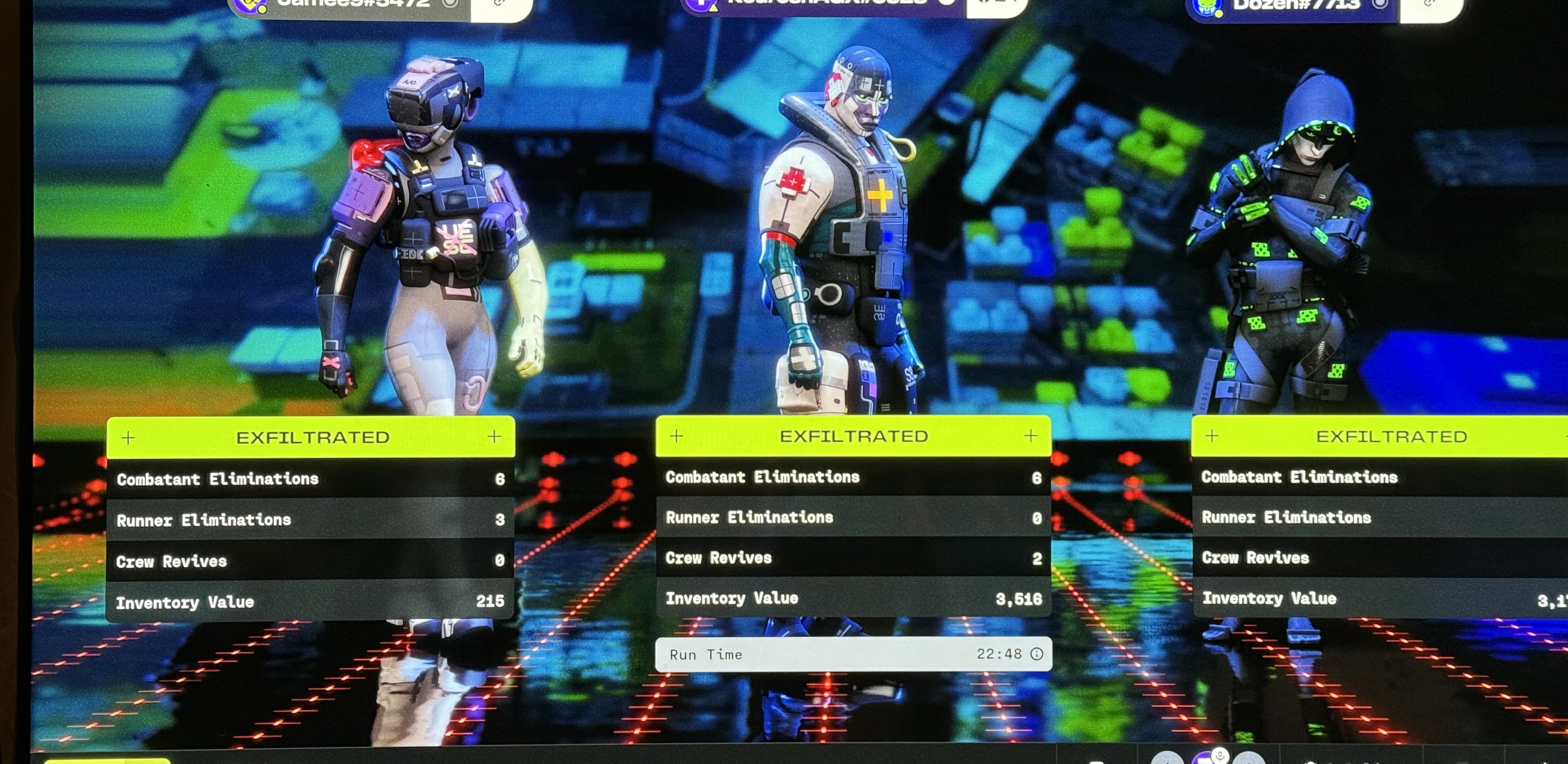Select the player name tag ending in #5472
The image size is (1568, 764).
tap(353, 5)
